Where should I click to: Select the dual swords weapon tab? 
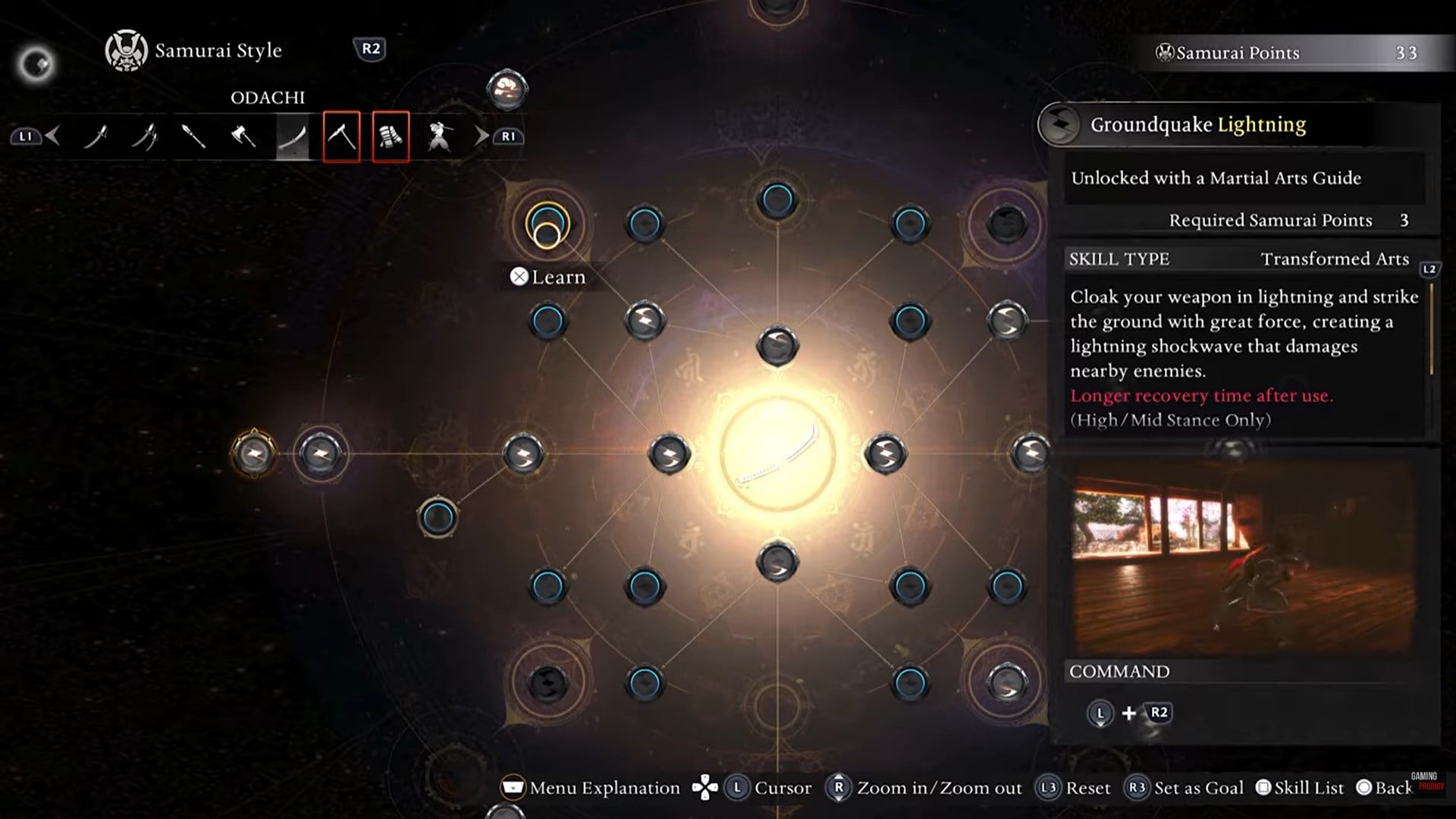coord(144,137)
